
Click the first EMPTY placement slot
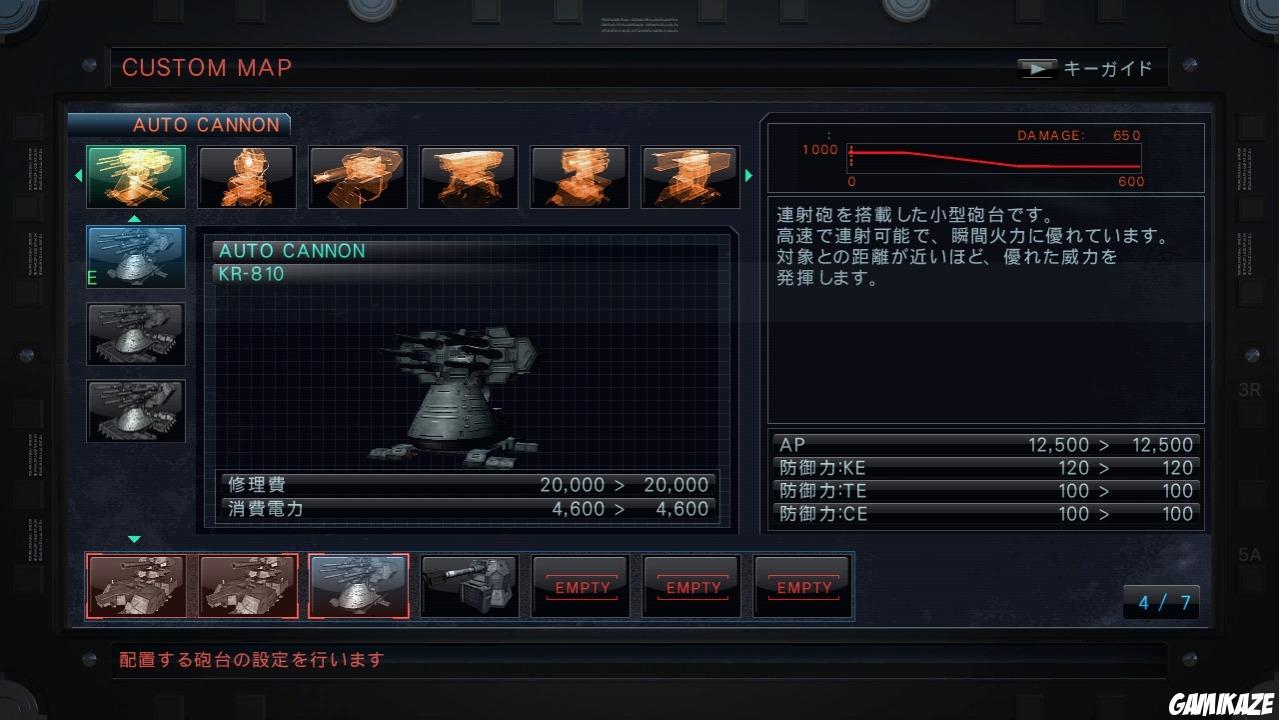click(581, 586)
